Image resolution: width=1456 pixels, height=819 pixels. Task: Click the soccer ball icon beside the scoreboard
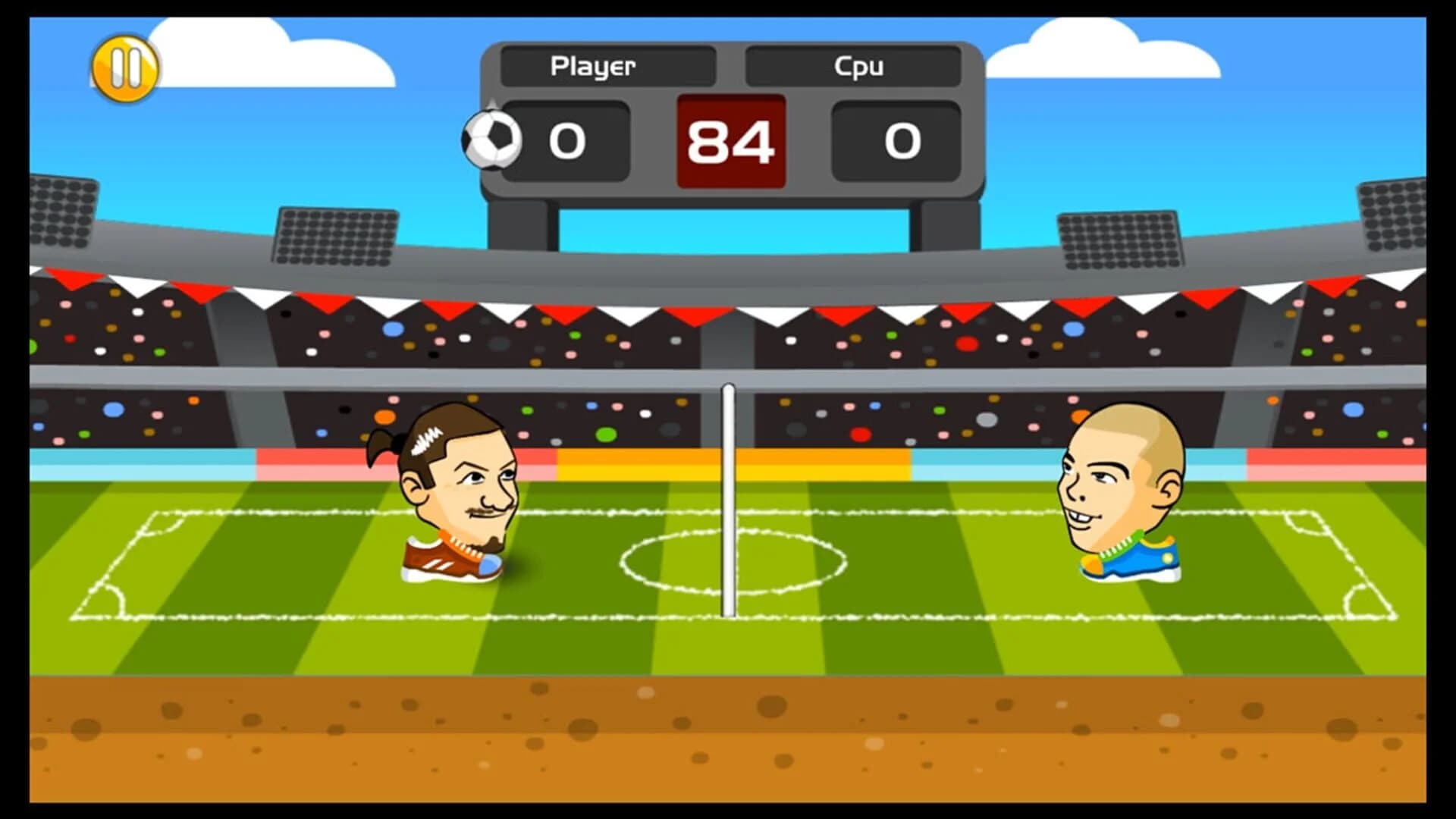coord(491,140)
